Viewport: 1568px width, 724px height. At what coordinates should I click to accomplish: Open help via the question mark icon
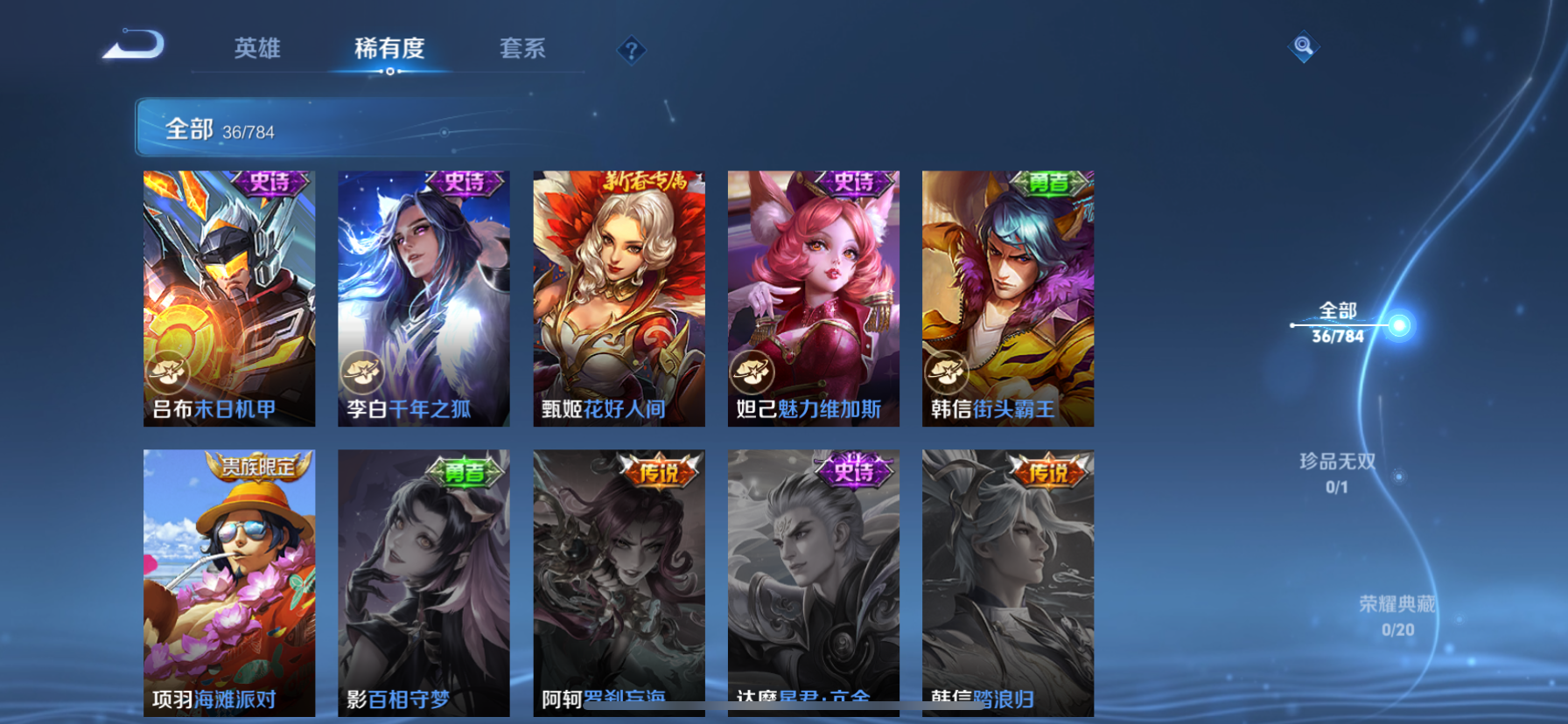pos(632,50)
